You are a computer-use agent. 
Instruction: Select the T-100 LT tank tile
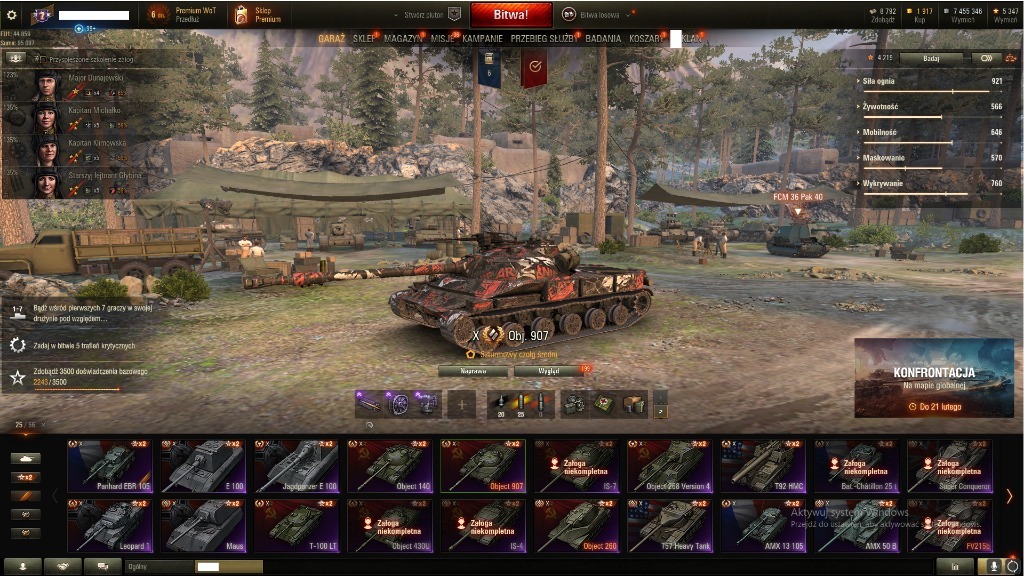pyautogui.click(x=297, y=525)
